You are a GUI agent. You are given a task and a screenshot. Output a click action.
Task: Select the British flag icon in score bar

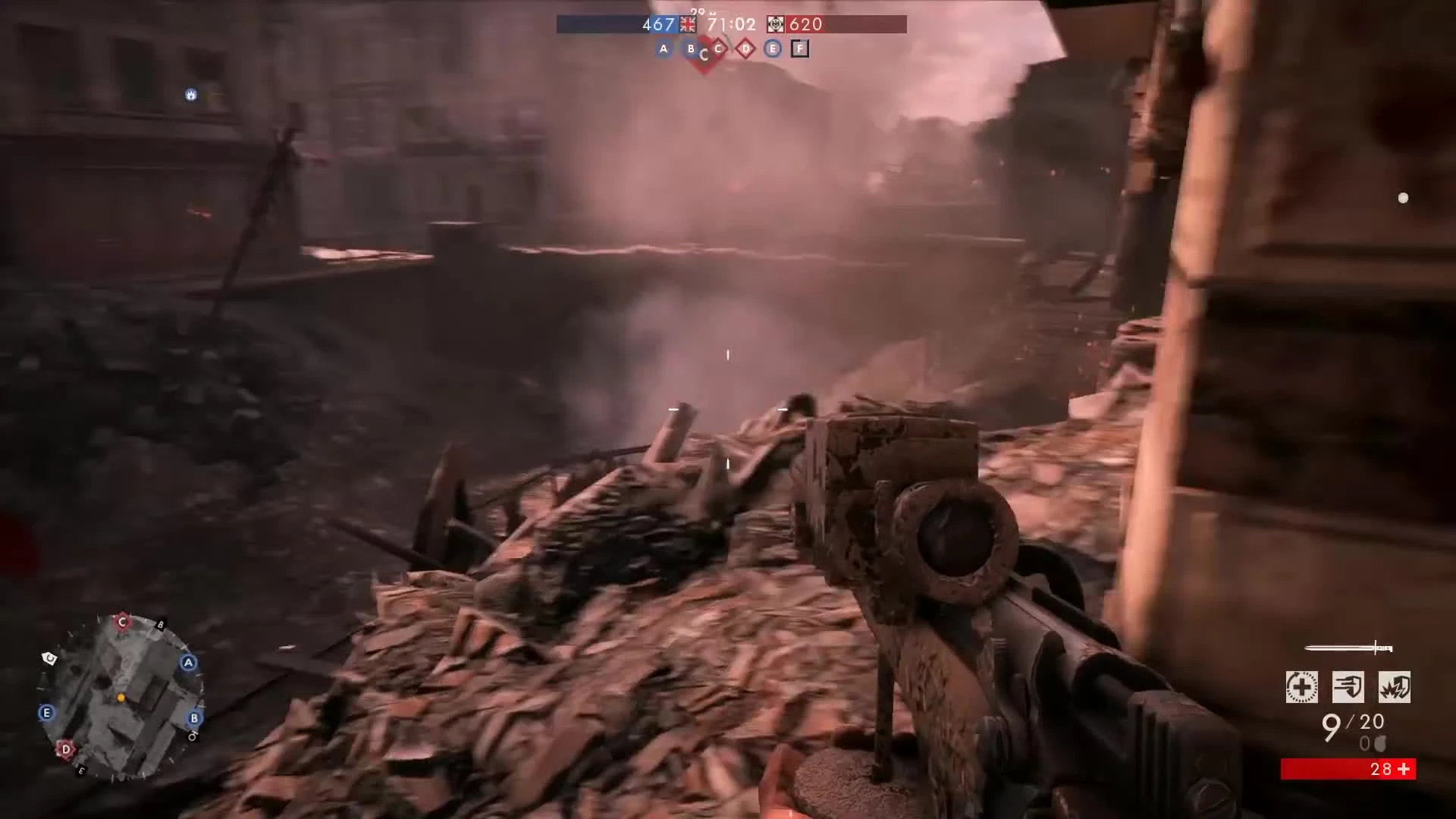coord(689,24)
